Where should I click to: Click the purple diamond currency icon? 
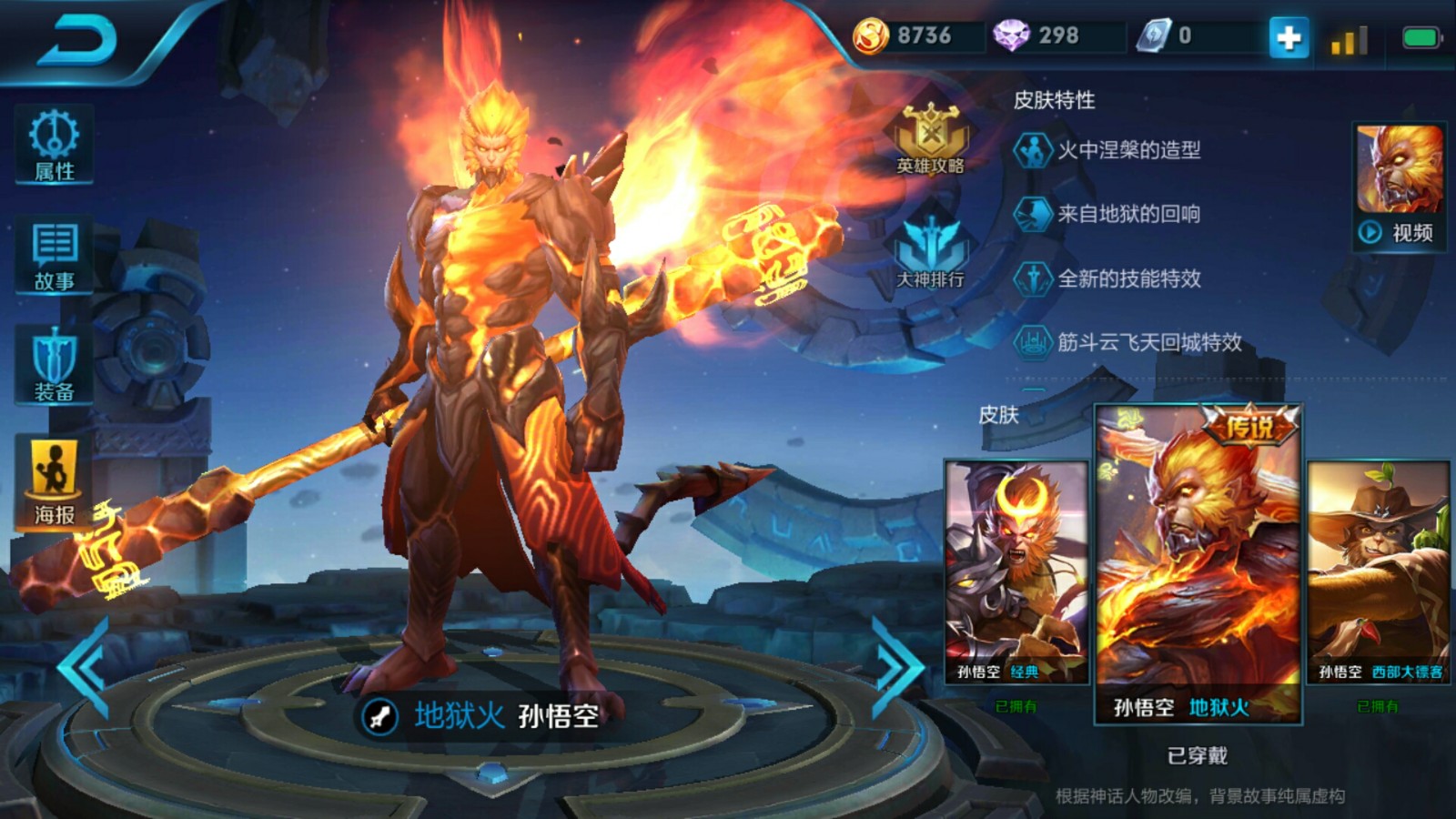1010,36
